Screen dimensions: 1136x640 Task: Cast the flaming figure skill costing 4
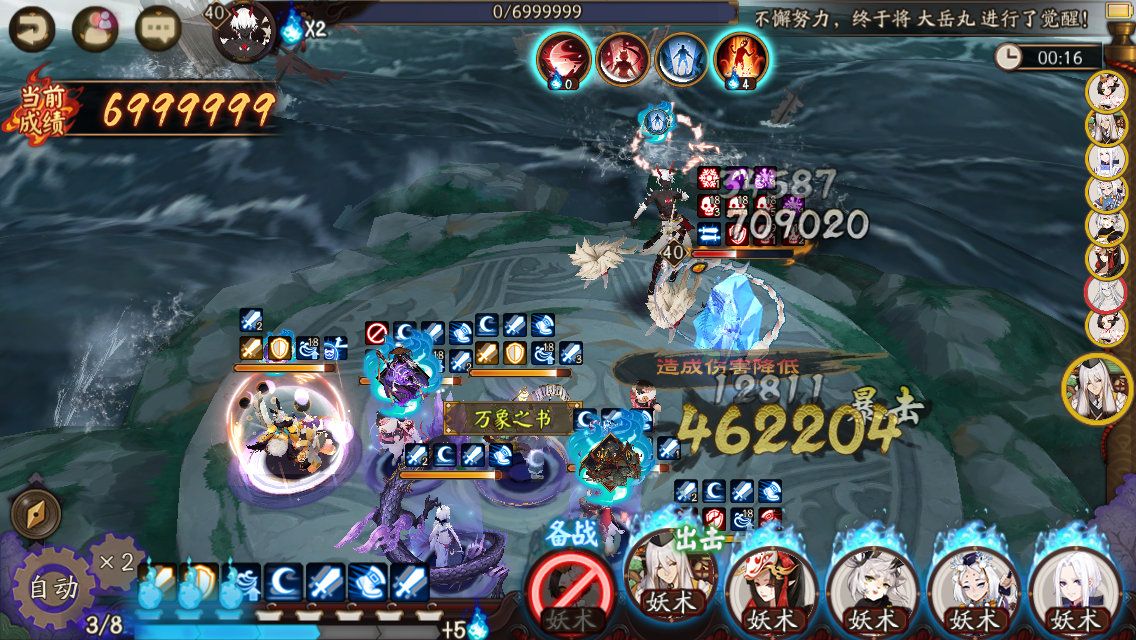pos(741,58)
